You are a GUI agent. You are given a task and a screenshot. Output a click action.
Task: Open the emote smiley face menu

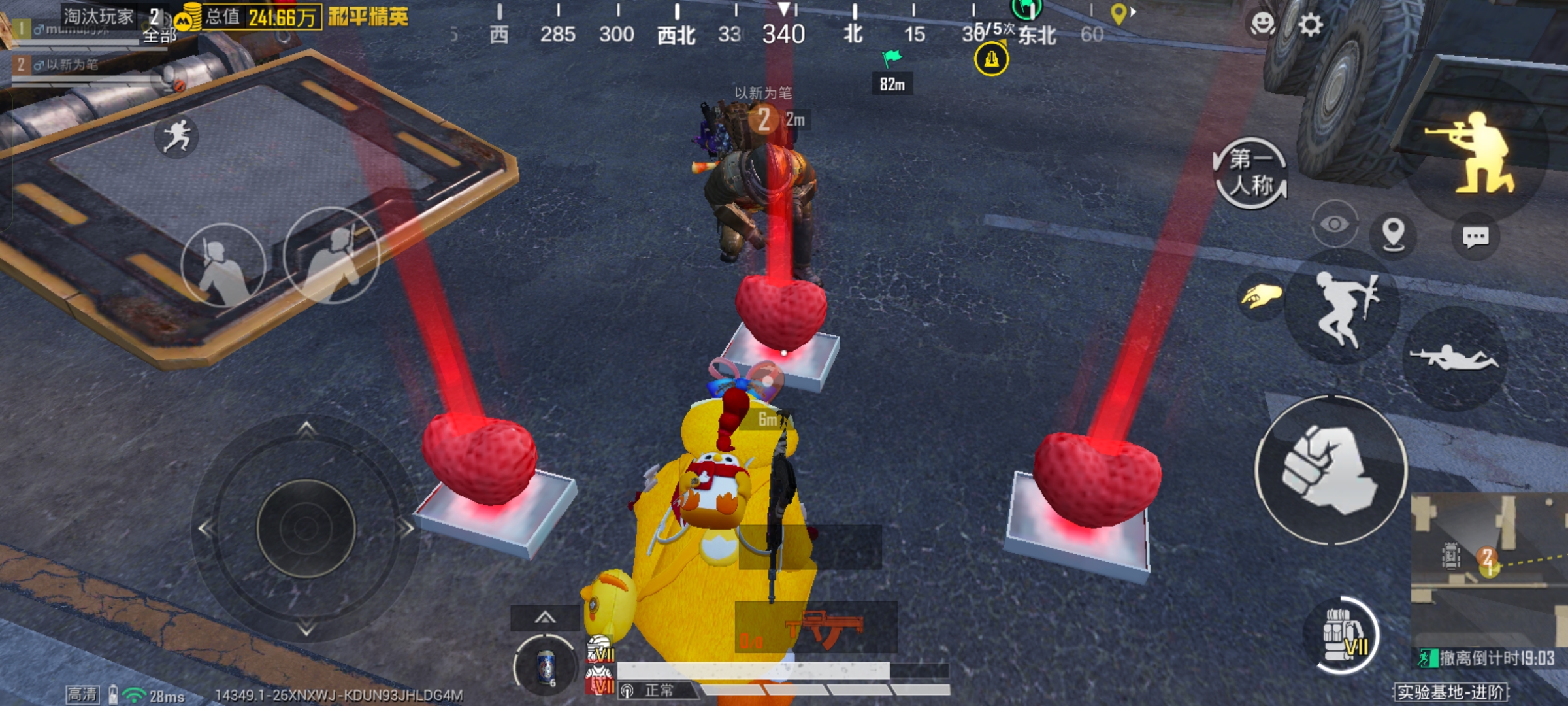[x=1262, y=24]
